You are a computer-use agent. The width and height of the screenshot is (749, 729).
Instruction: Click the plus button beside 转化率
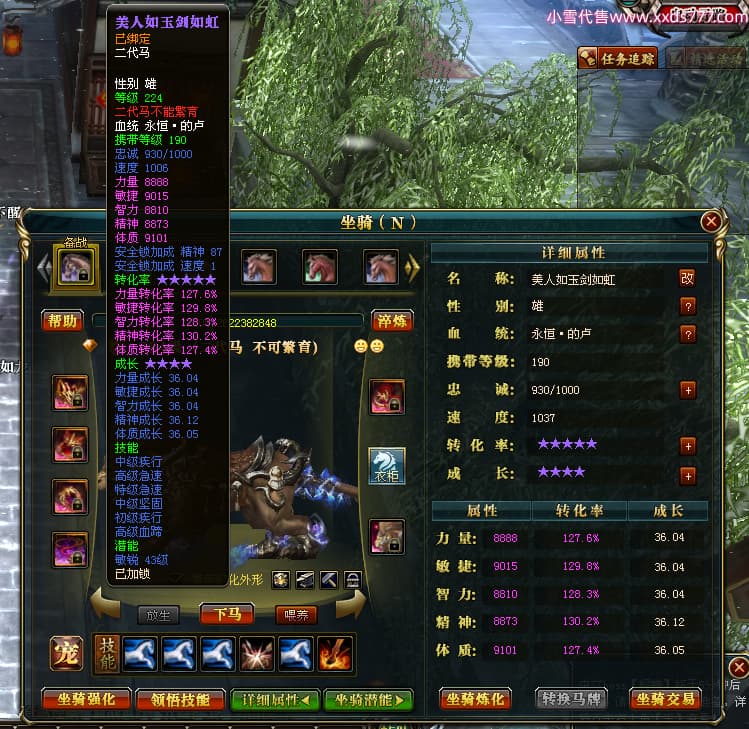click(687, 446)
